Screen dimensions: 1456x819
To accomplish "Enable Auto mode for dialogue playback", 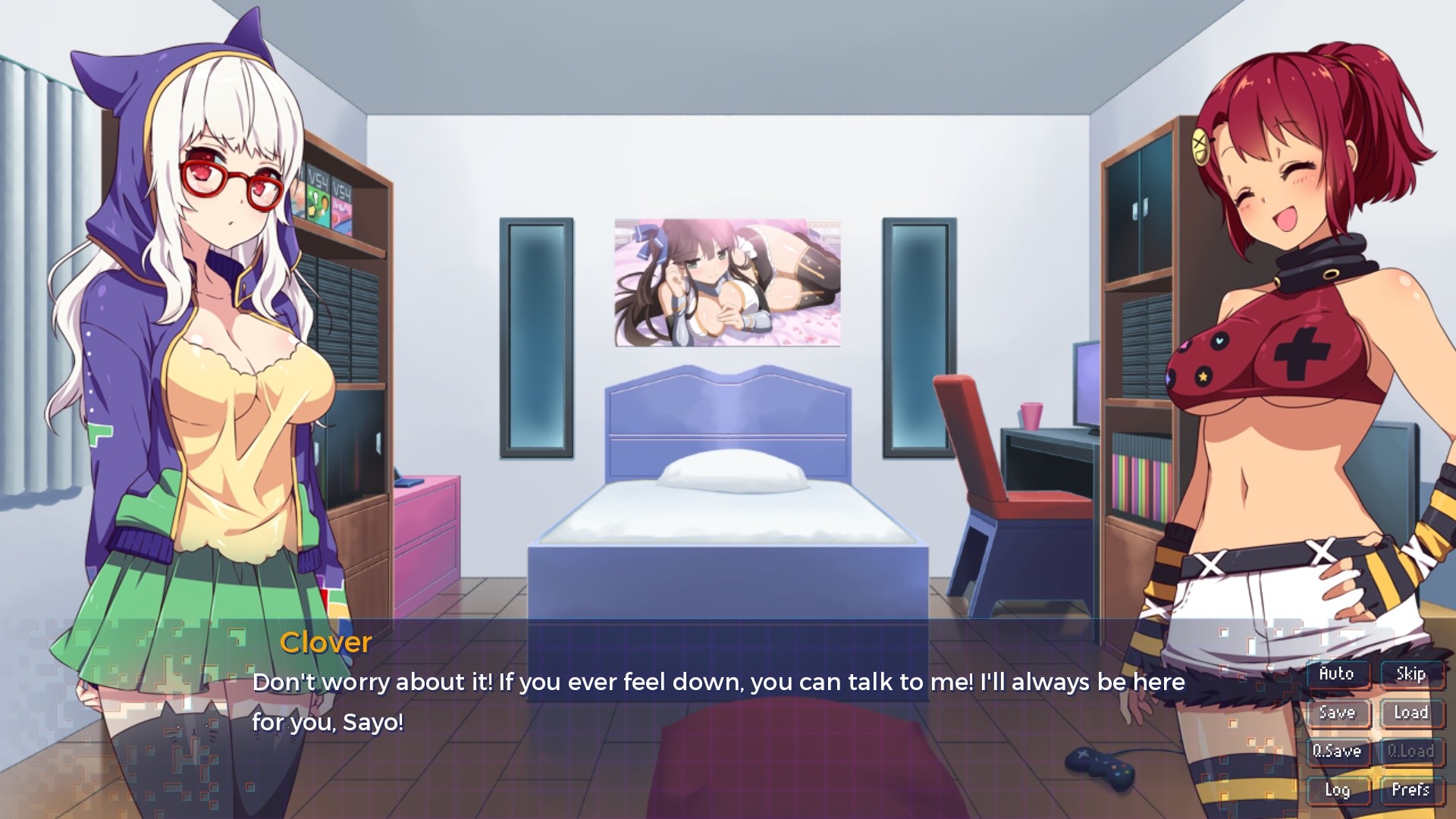I will coord(1338,673).
